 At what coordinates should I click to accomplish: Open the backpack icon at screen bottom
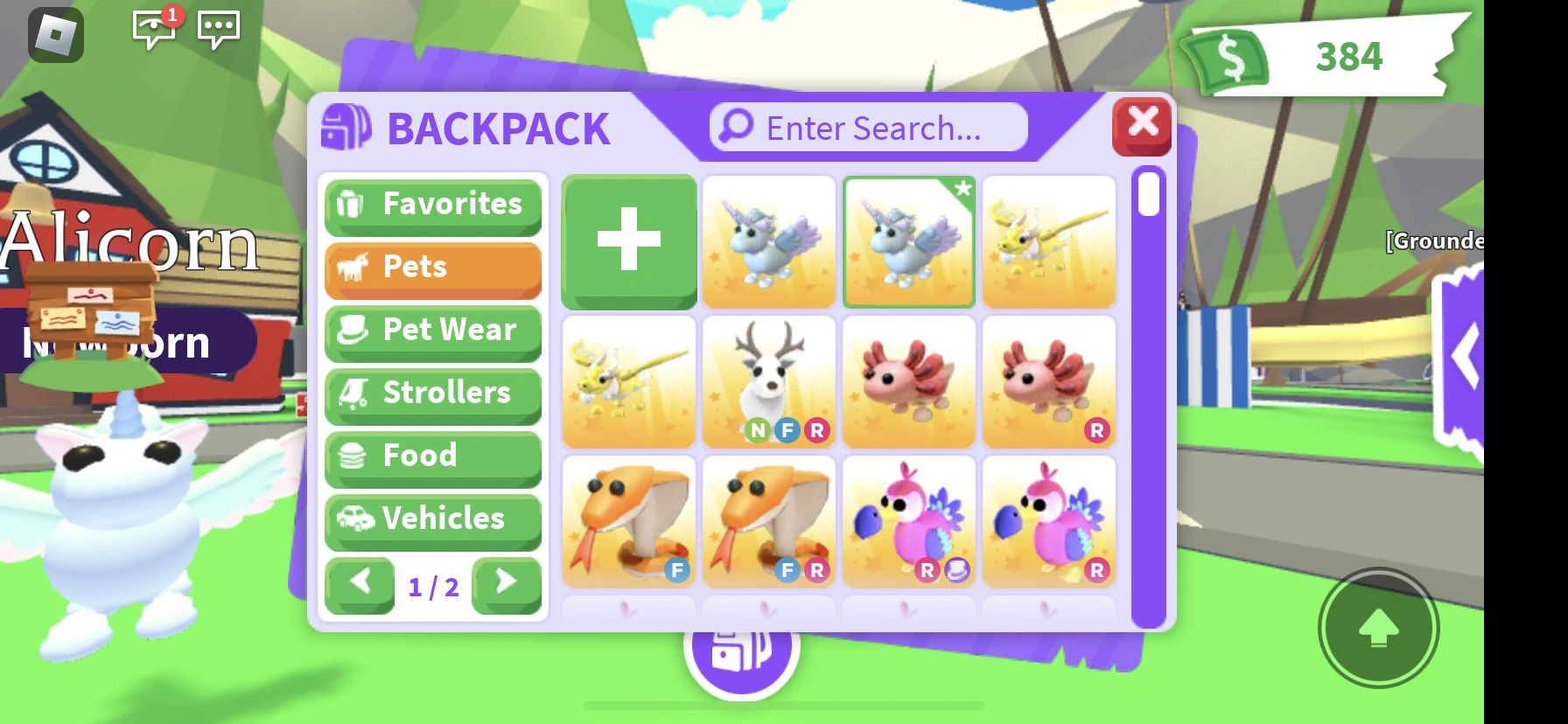click(742, 649)
